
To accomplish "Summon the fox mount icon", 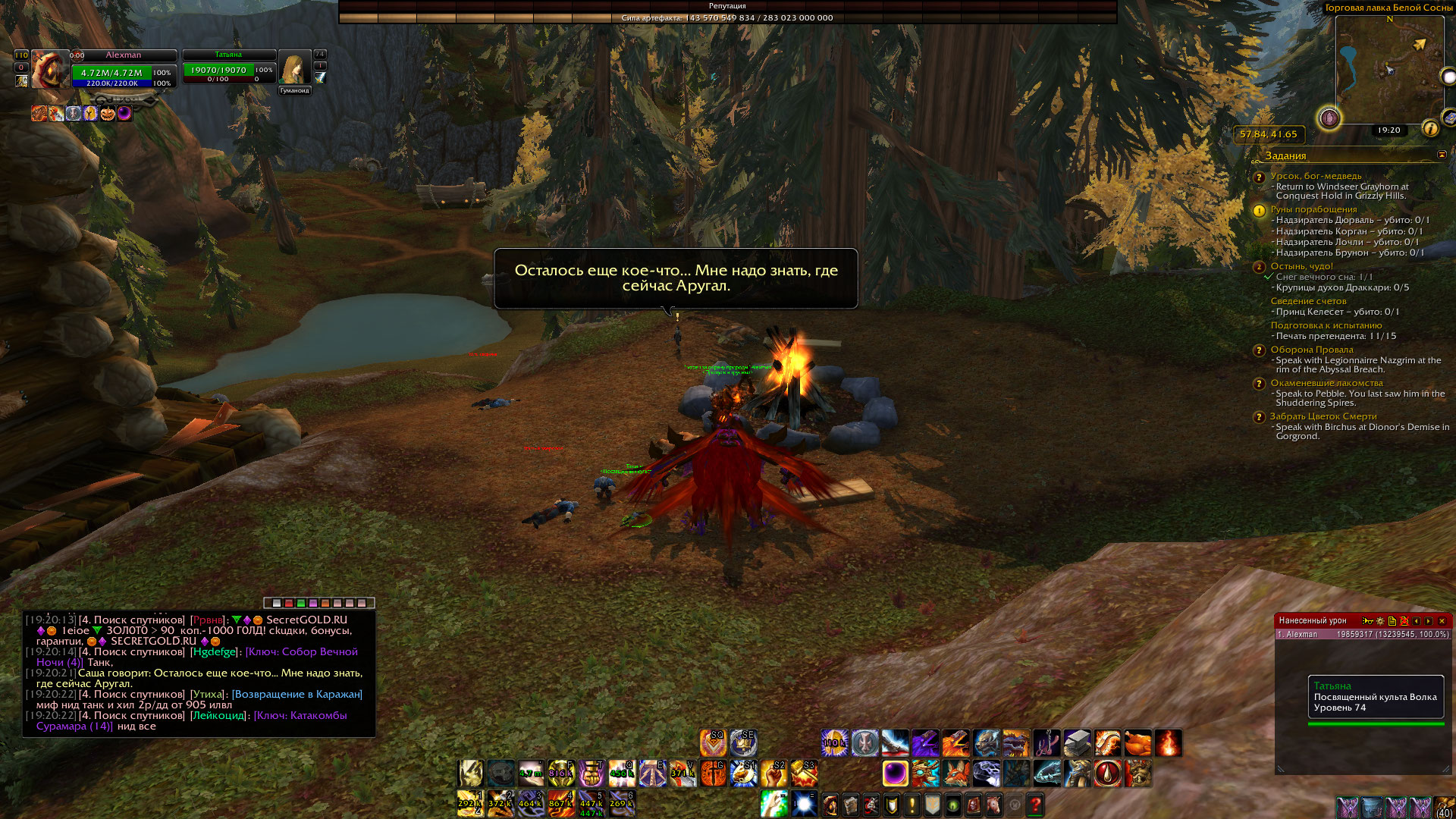I will point(955,773).
